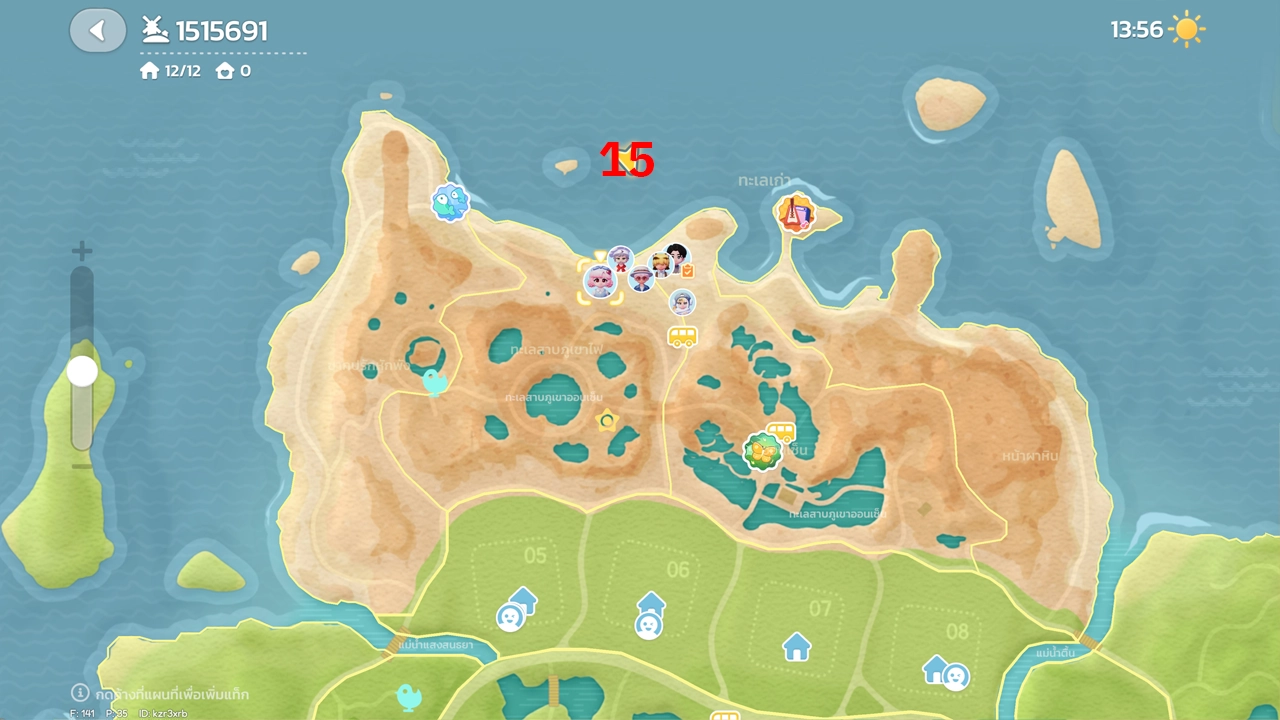The width and height of the screenshot is (1280, 720).
Task: Select the smiley resident marker on plot 06
Action: 648,625
